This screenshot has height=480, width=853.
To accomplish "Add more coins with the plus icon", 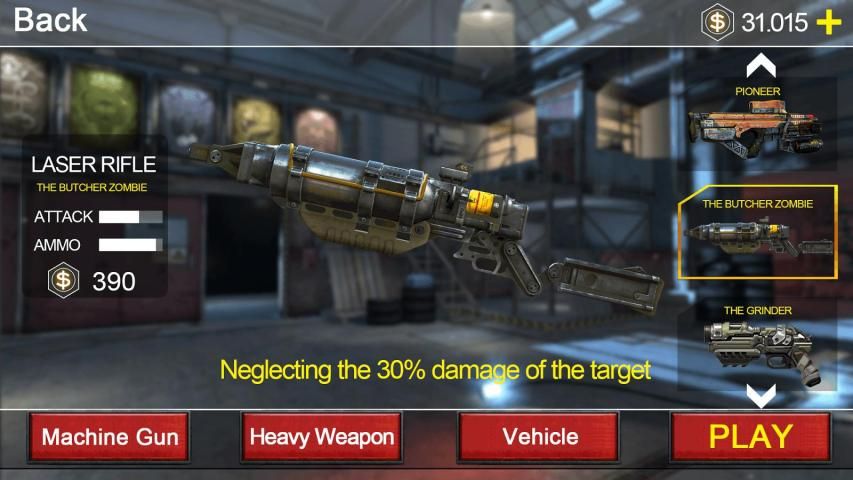I will pos(829,23).
